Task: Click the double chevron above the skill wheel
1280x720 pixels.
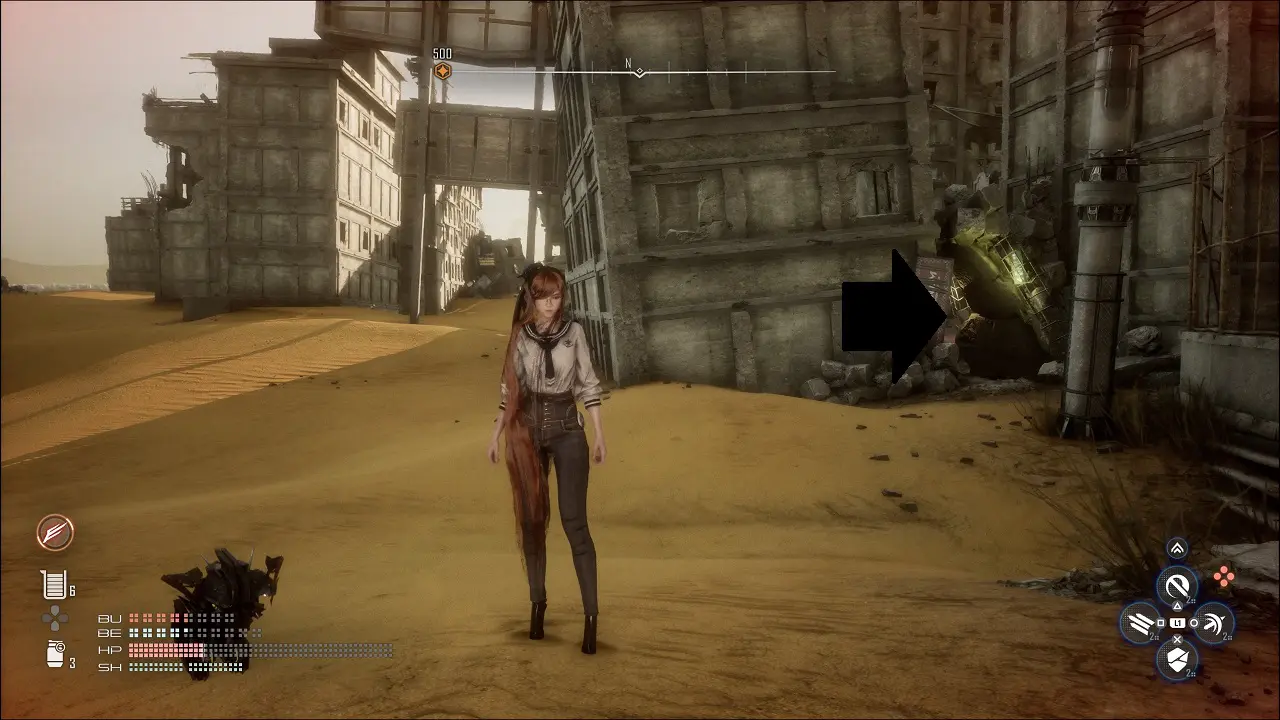Action: [x=1177, y=547]
